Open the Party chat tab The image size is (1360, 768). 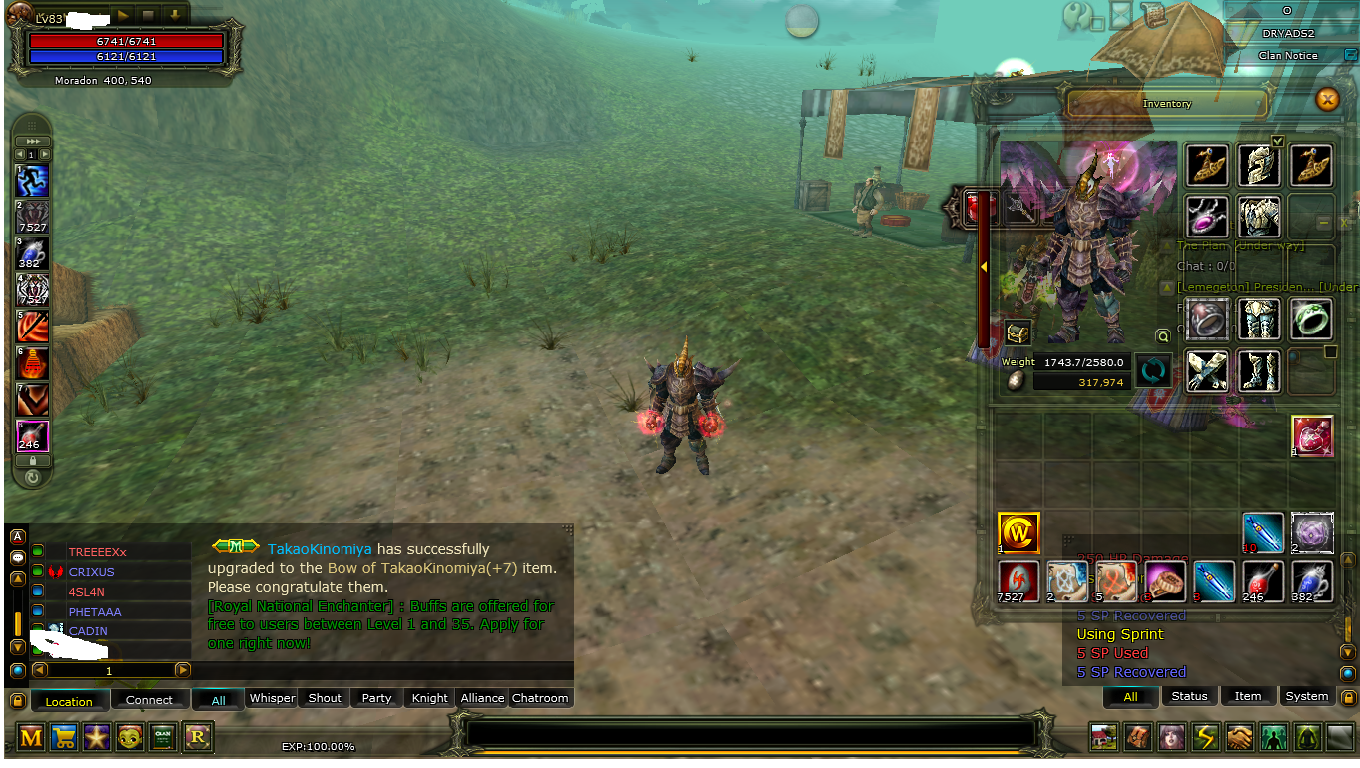375,698
